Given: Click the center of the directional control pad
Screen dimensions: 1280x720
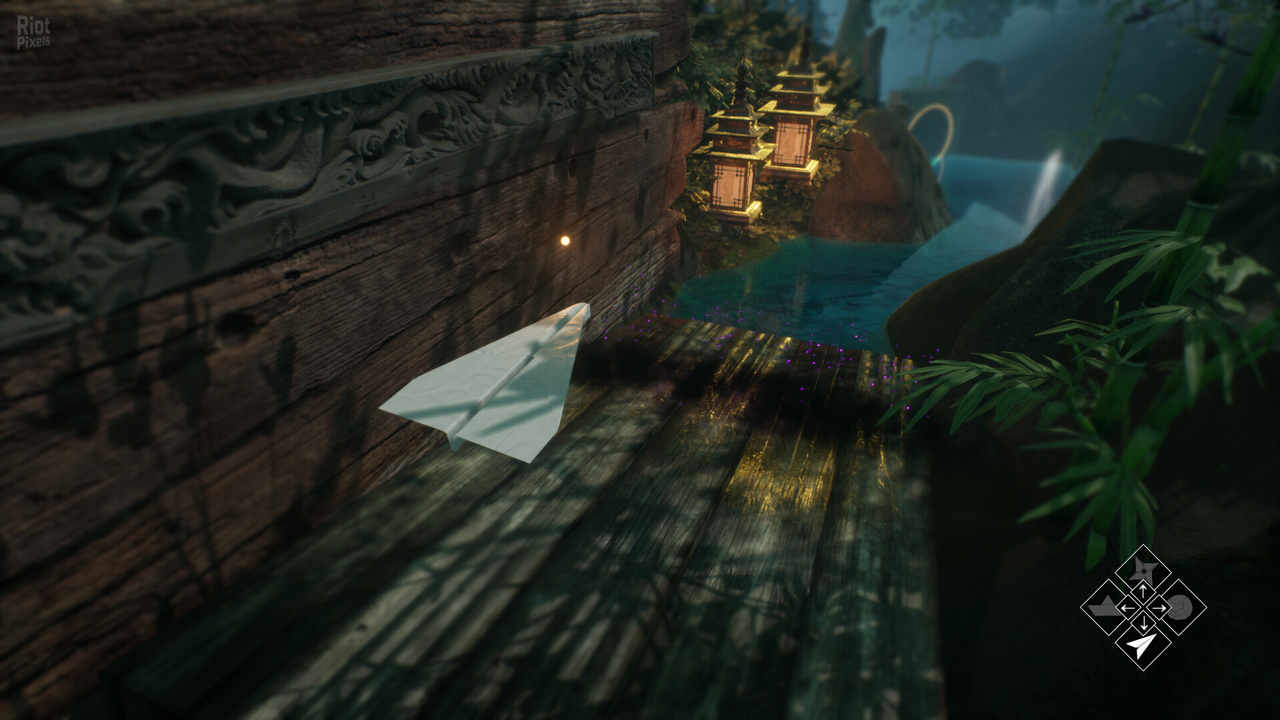Looking at the screenshot, I should (1143, 607).
